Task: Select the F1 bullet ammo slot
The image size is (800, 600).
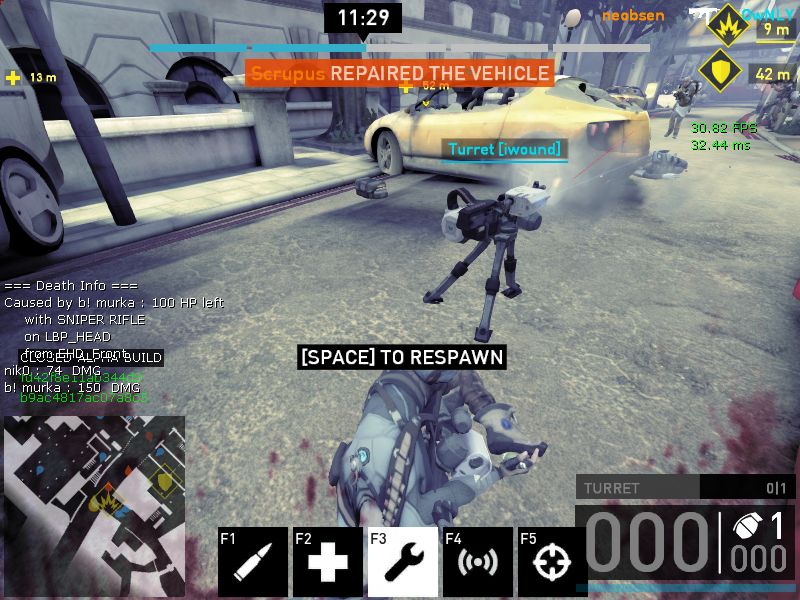Action: (253, 562)
